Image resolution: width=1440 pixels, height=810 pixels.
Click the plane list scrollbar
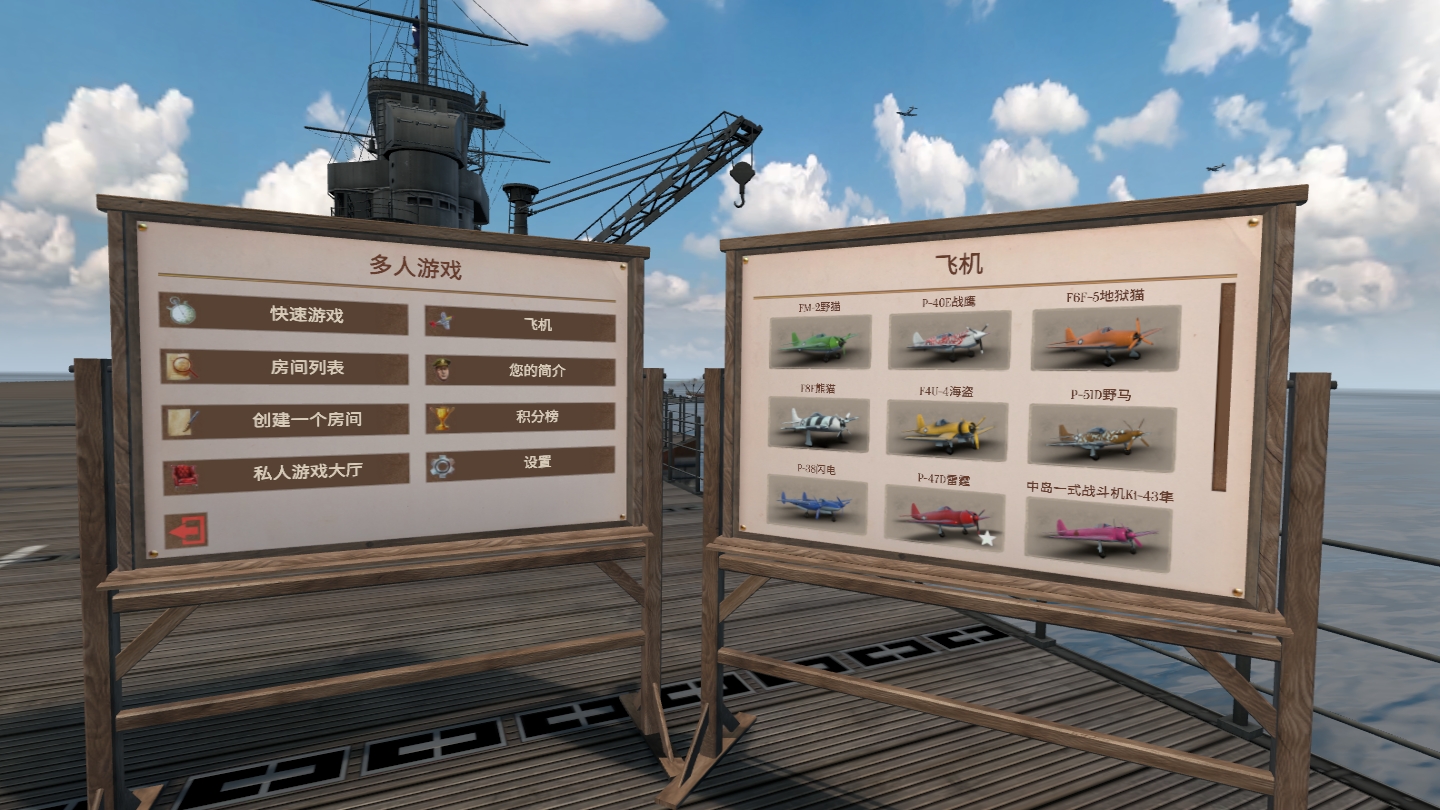(1222, 387)
